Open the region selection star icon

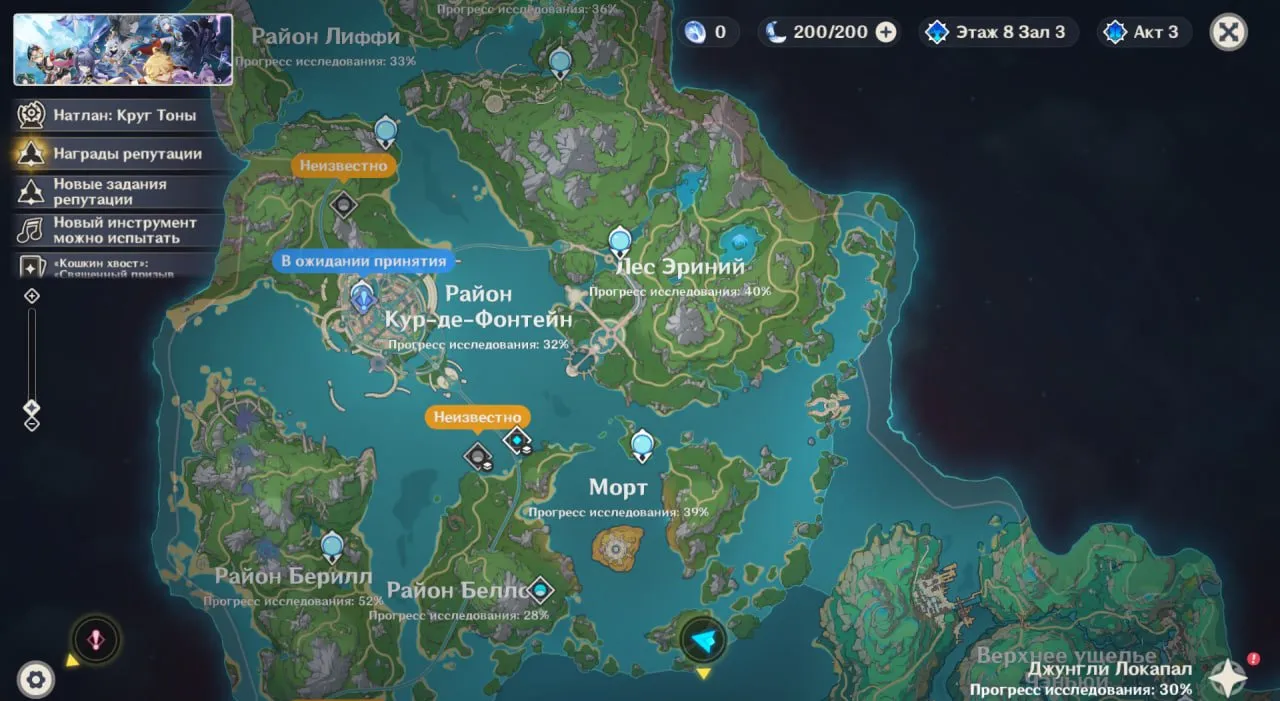pyautogui.click(x=1227, y=678)
